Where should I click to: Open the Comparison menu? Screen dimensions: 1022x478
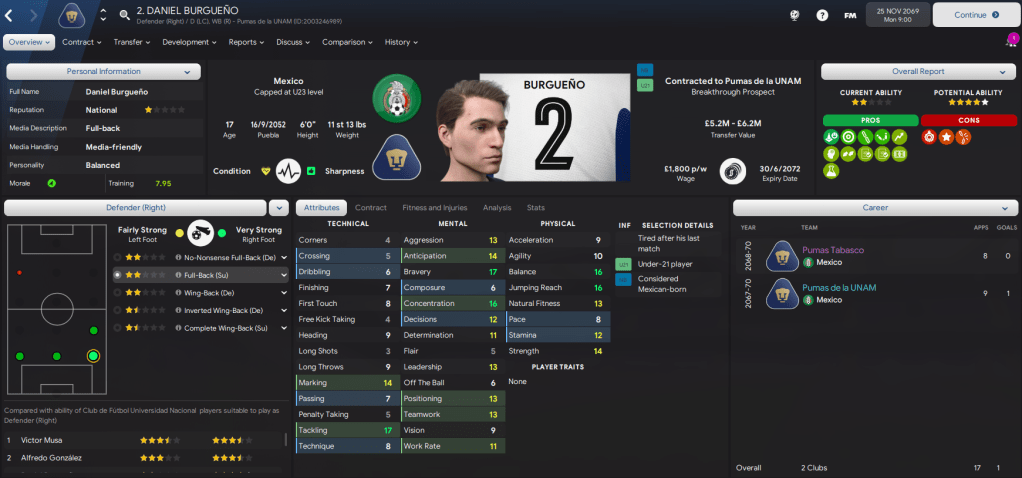coord(347,42)
